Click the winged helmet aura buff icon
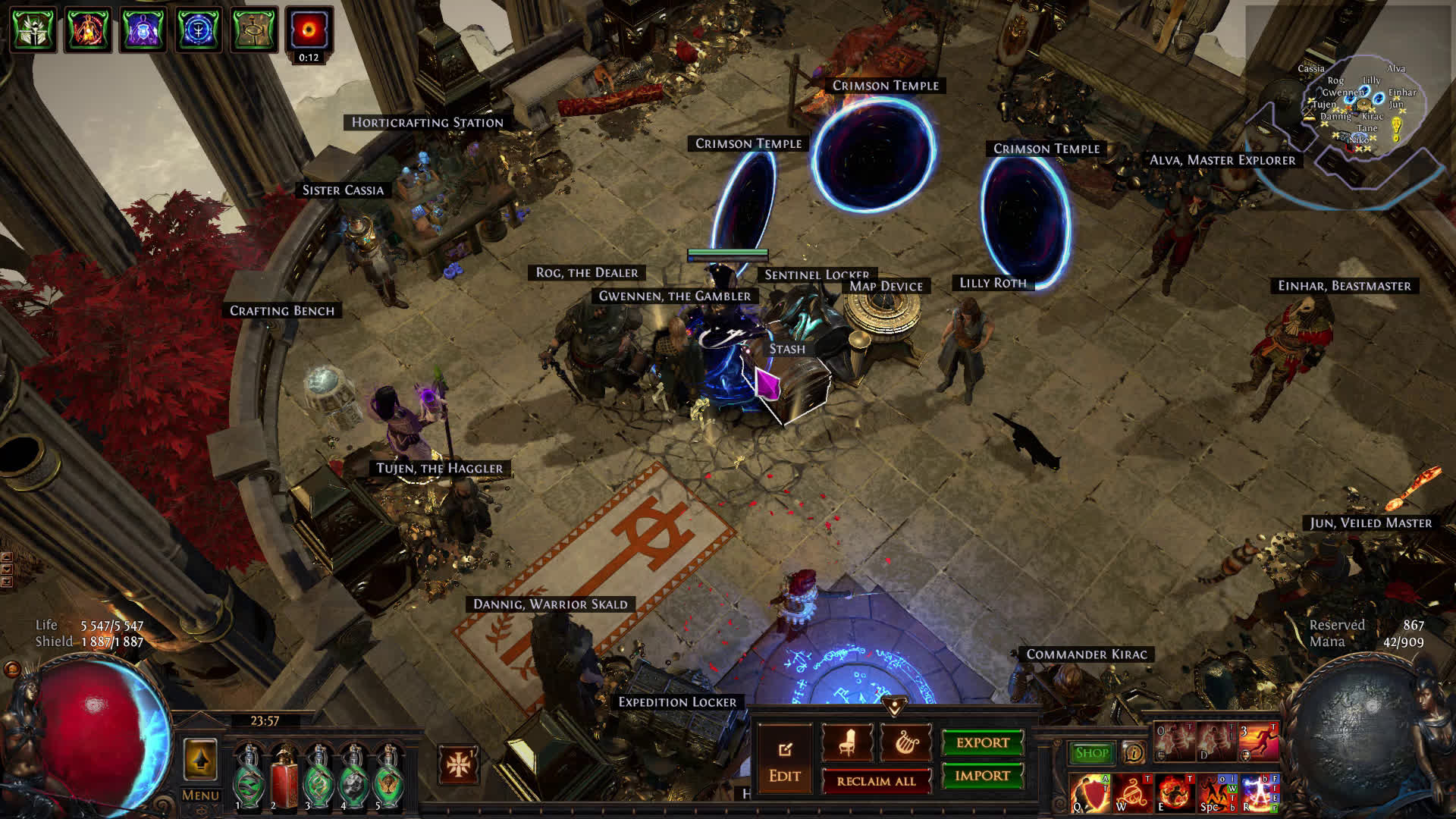1456x819 pixels. (33, 30)
